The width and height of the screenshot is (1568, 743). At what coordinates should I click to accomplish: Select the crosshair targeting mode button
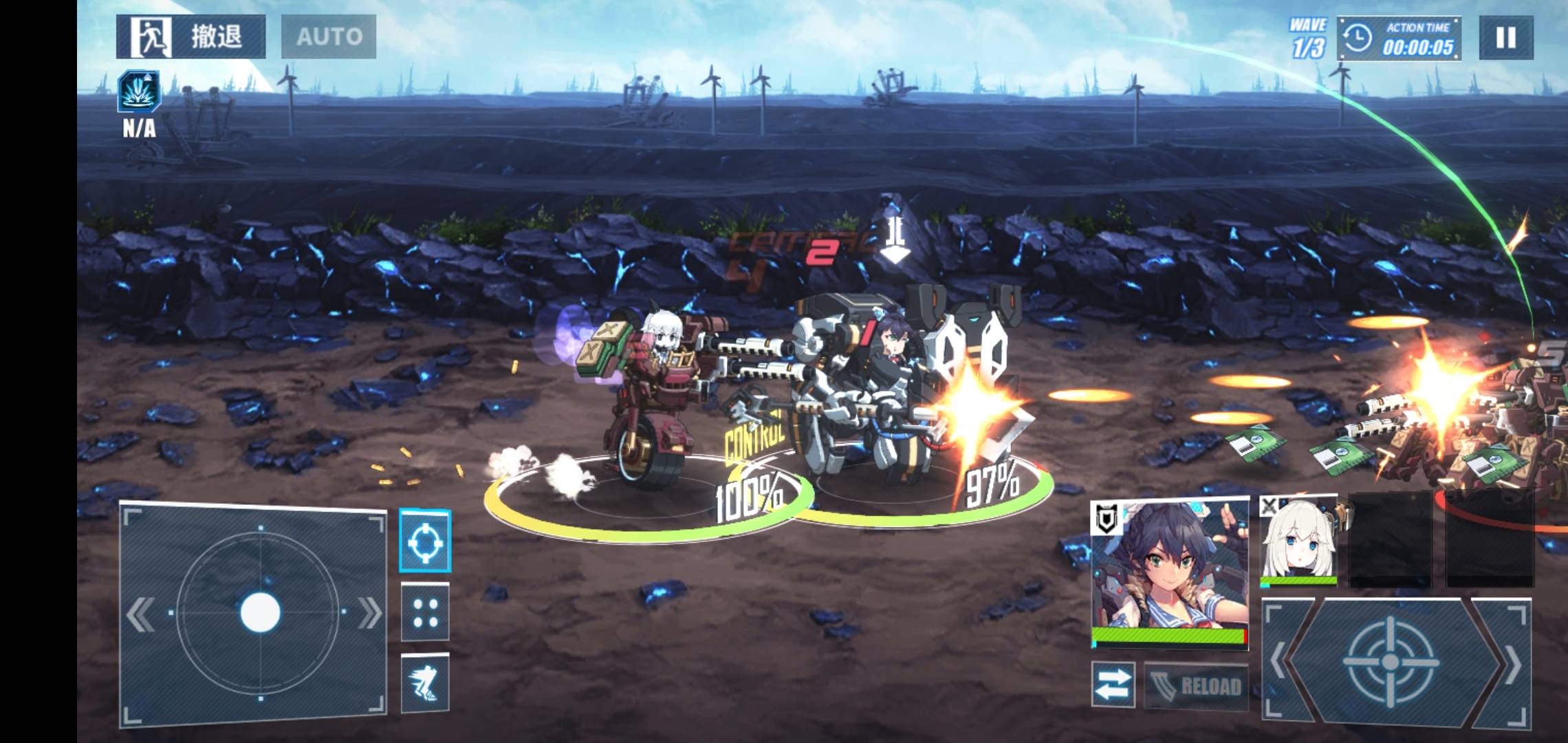click(x=425, y=541)
